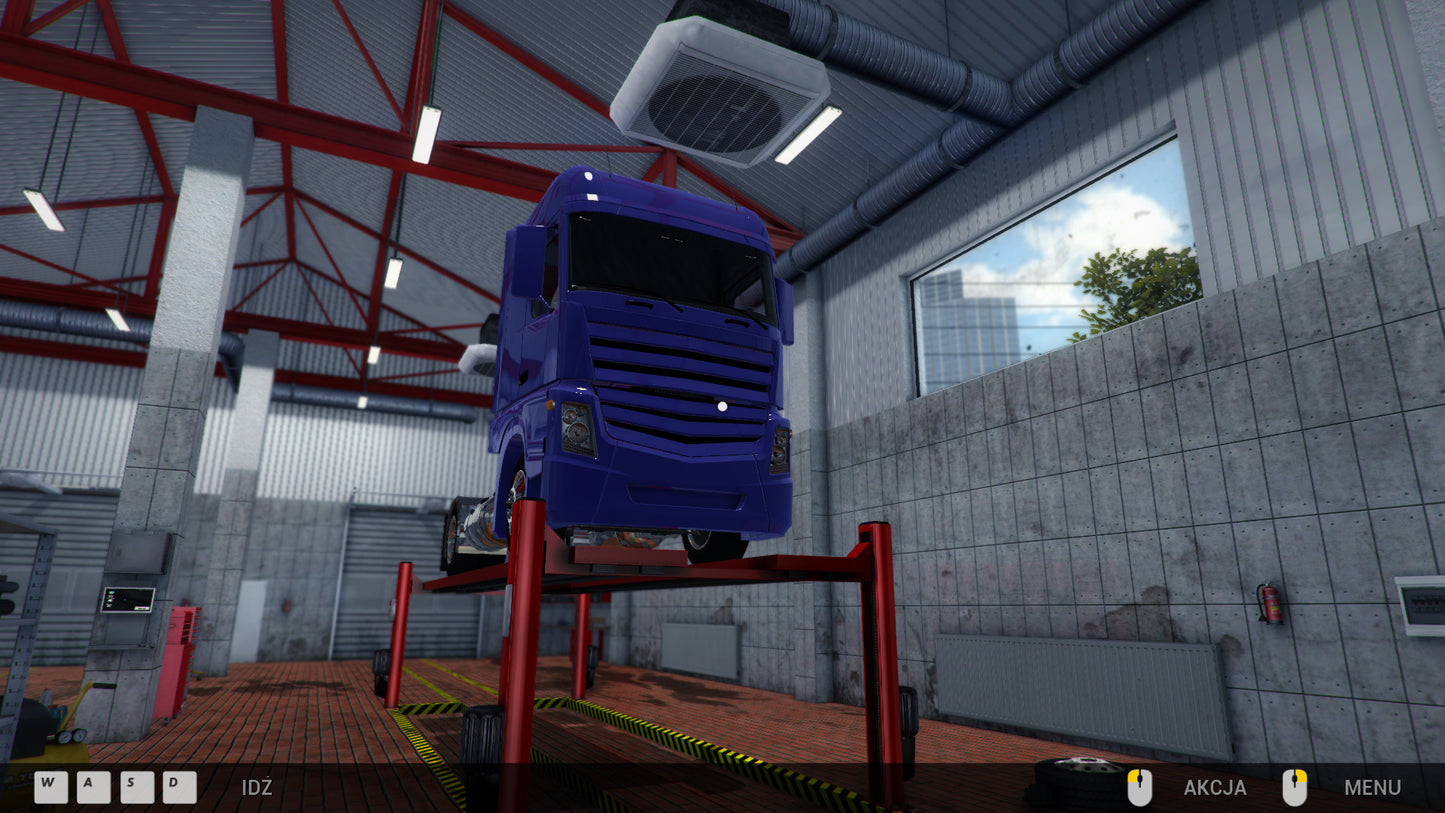This screenshot has height=813, width=1445.
Task: Open the MENU via its label
Action: [1375, 789]
